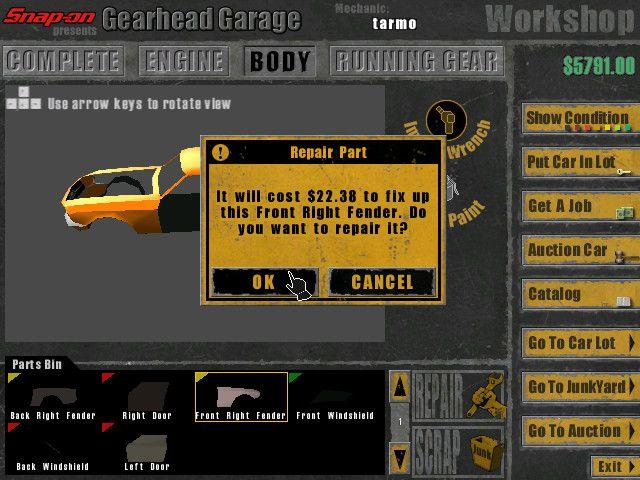Screen dimensions: 640x480
Task: Toggle Show Condition
Action: point(579,119)
